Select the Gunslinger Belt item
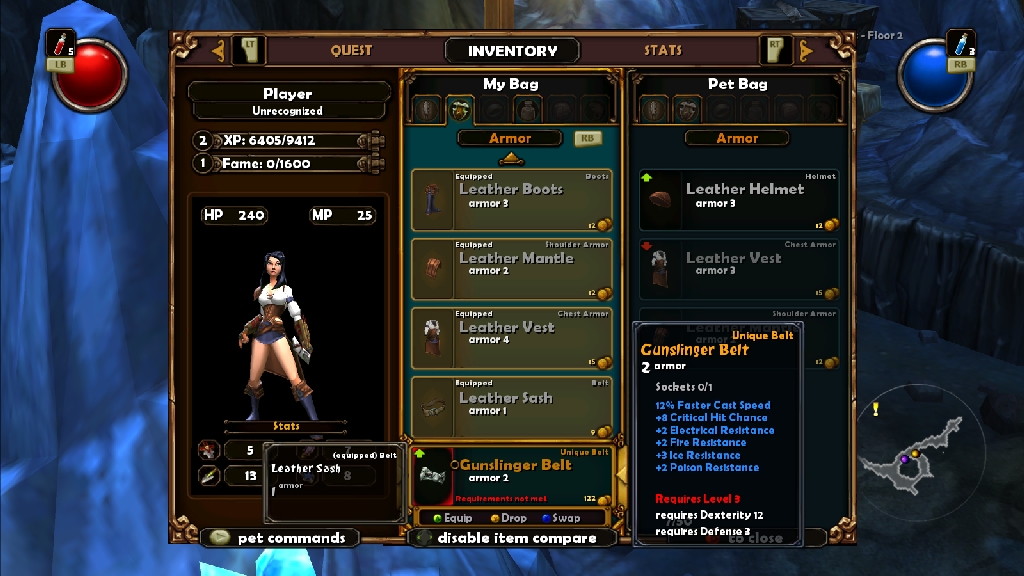Screen dimensions: 1024x576 tap(511, 476)
